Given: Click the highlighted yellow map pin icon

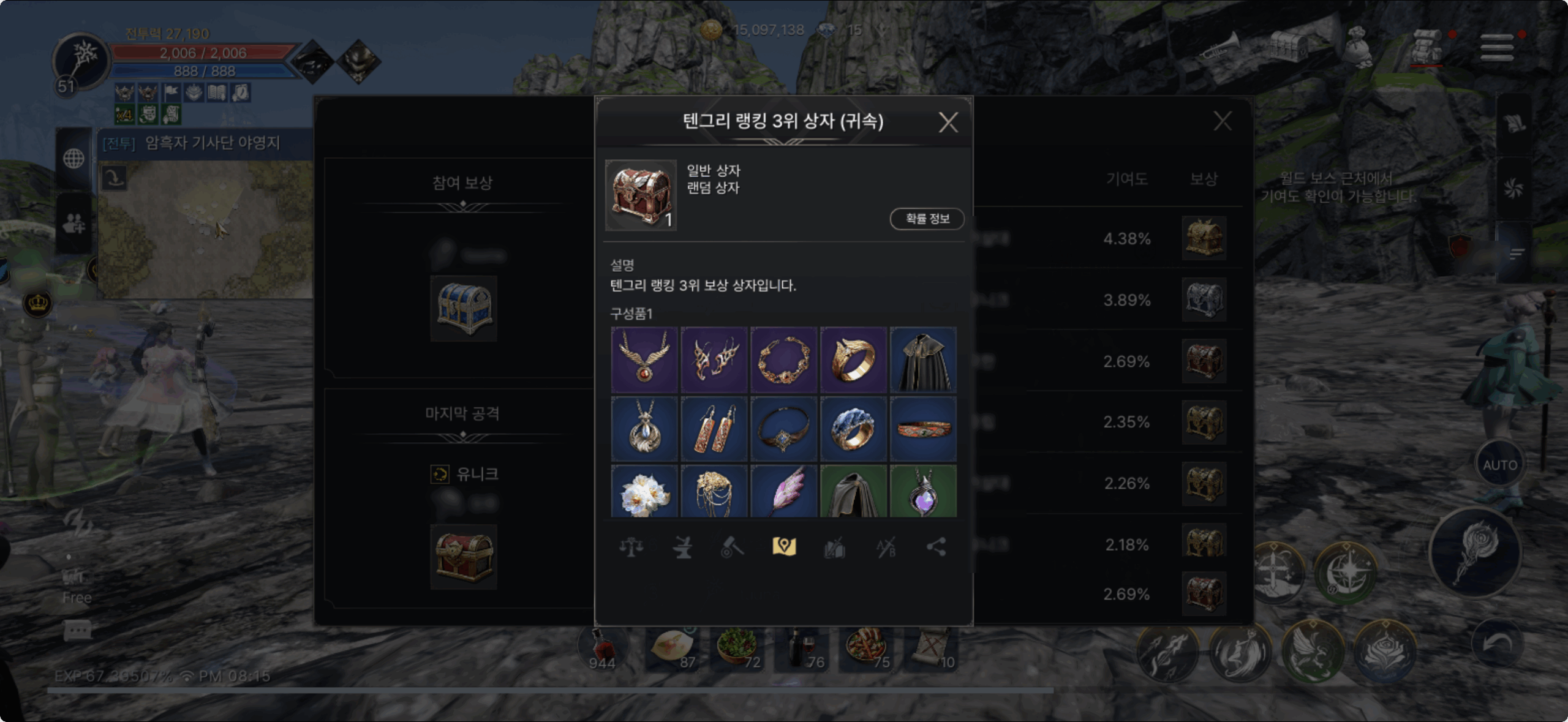Looking at the screenshot, I should point(784,547).
